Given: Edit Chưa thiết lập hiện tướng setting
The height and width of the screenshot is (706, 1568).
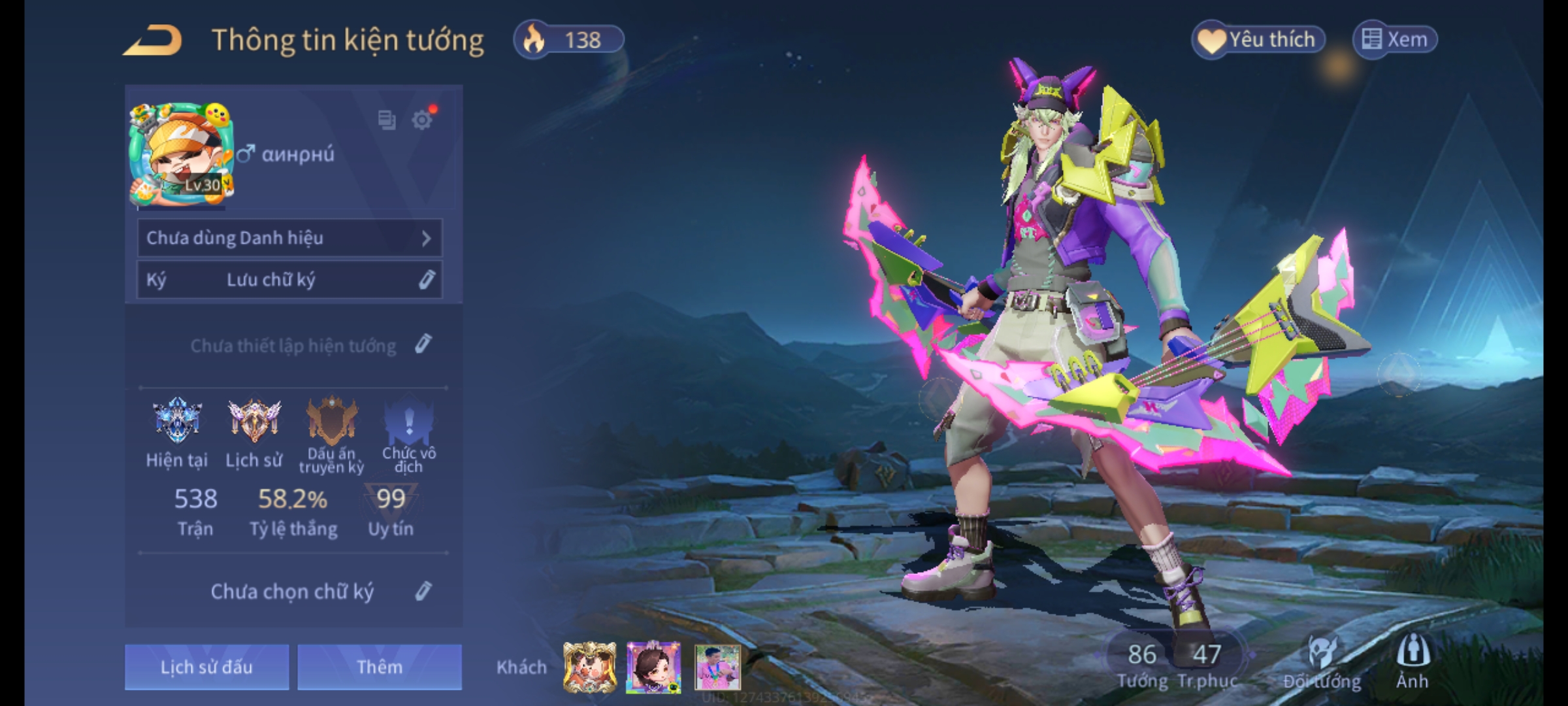Looking at the screenshot, I should pyautogui.click(x=423, y=345).
